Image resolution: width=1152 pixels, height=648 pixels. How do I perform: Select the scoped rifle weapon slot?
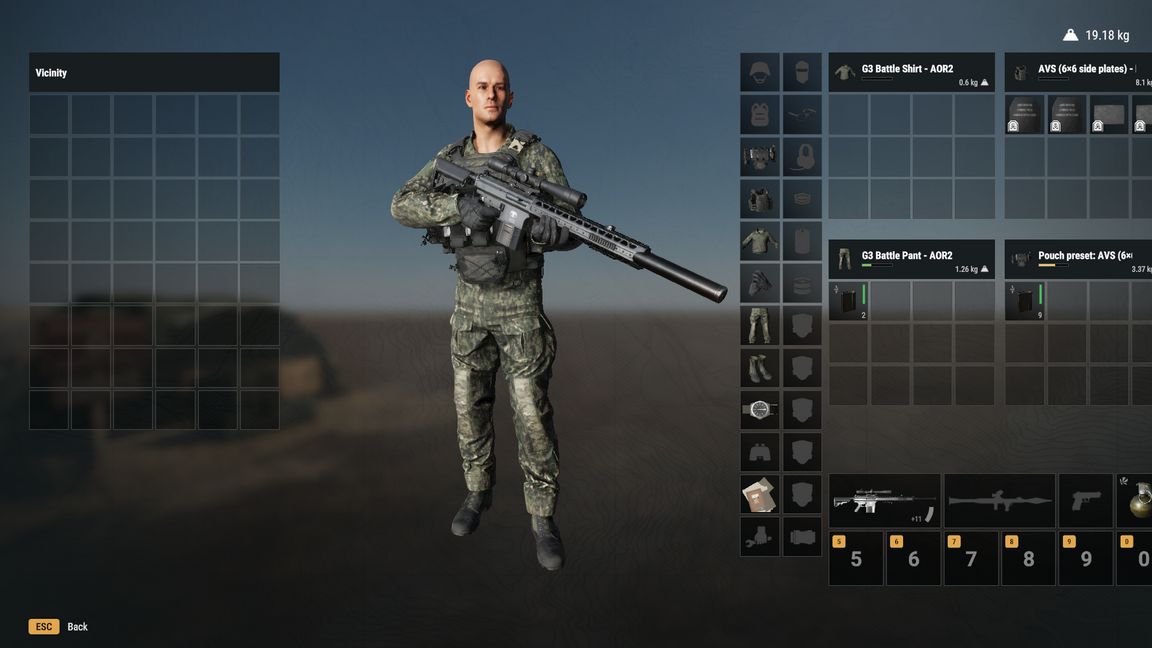click(884, 501)
